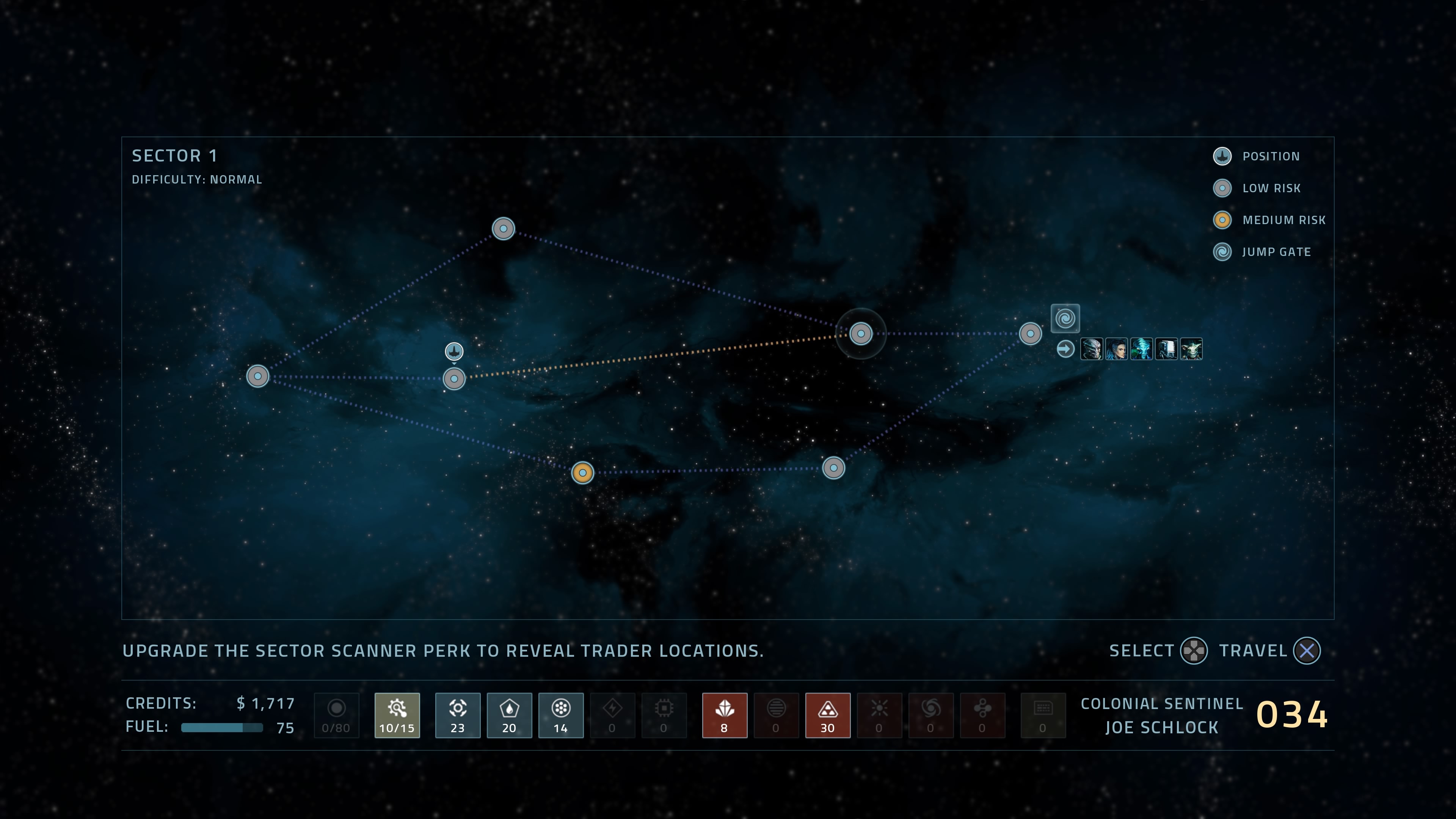Click the swirling jump gate icon on the map

1065,318
